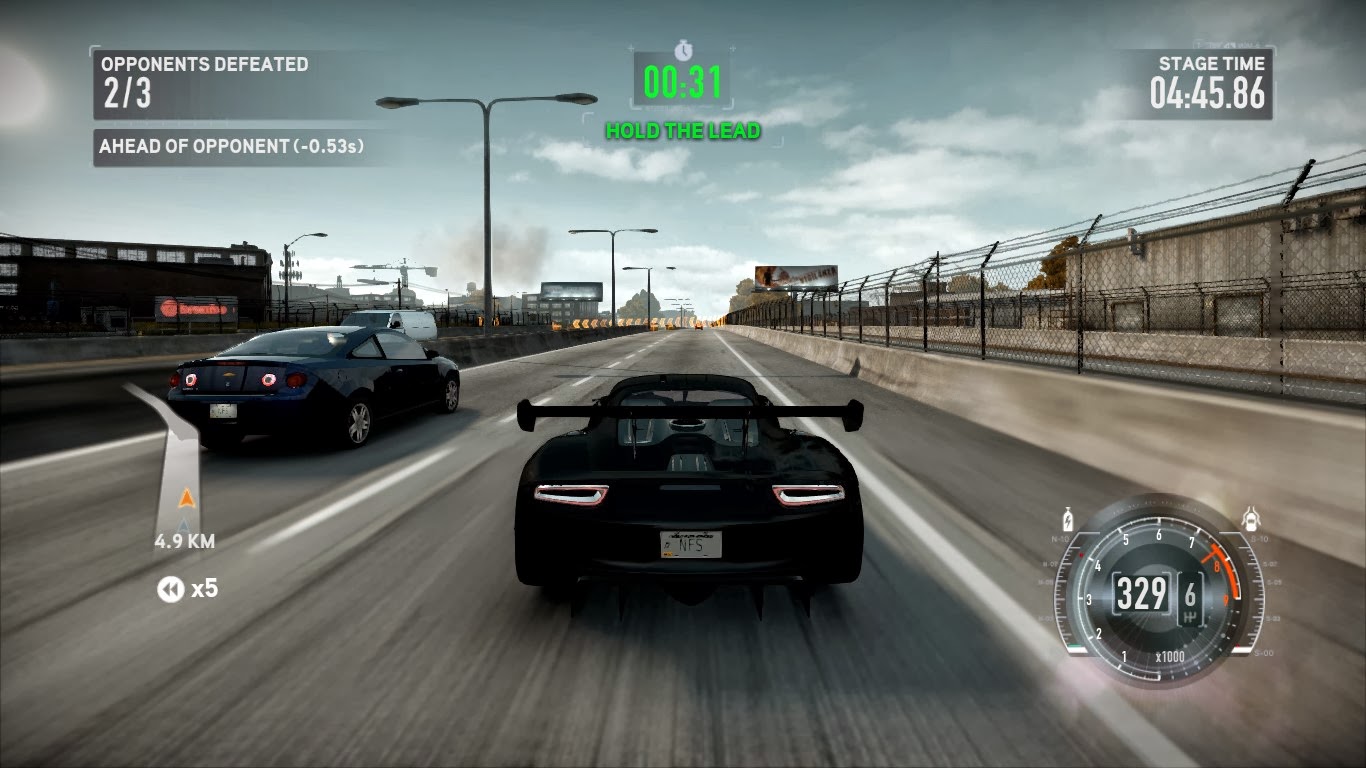Click the car icon above the right gauge

pyautogui.click(x=1249, y=519)
